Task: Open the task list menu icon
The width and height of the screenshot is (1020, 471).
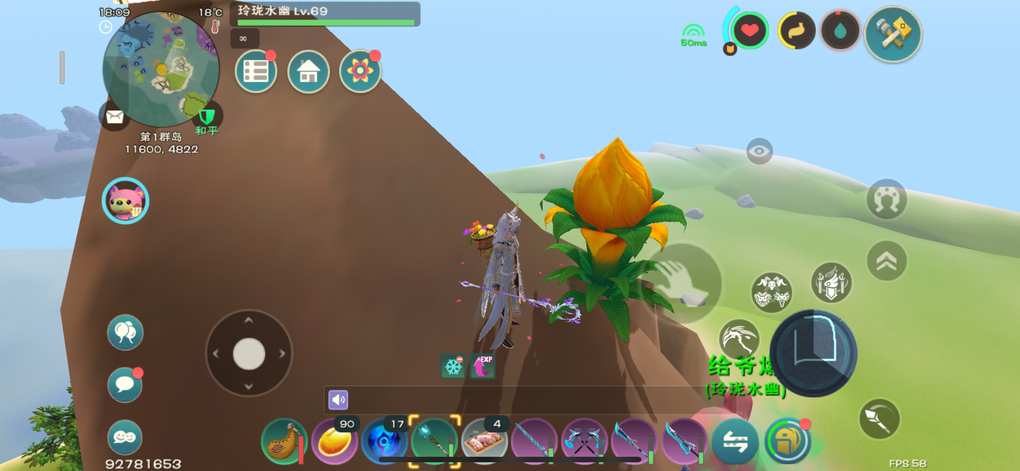Action: 256,71
